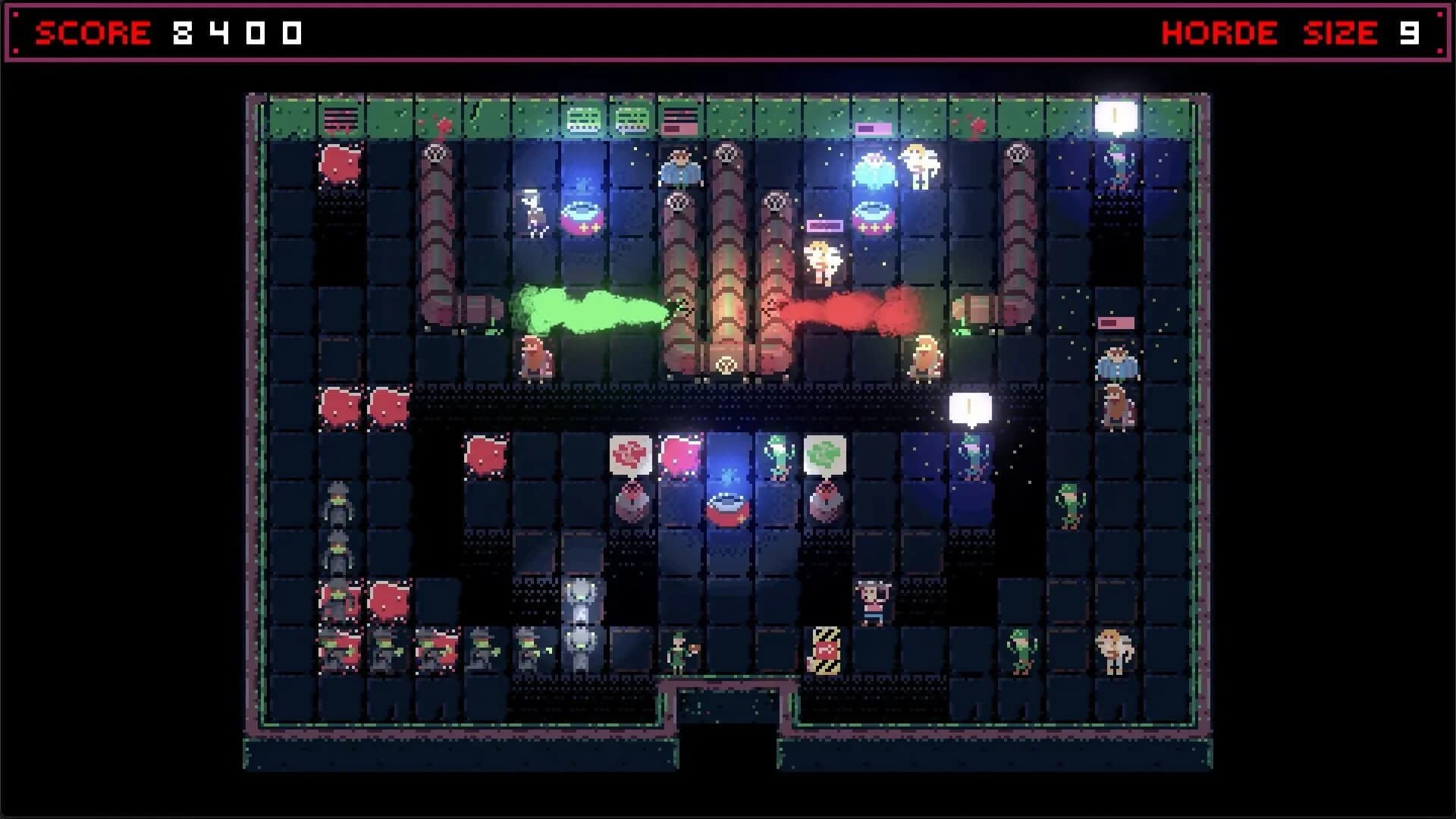The width and height of the screenshot is (1456, 819).
Task: Expand the white exclamation speech bubble
Action: tap(968, 406)
